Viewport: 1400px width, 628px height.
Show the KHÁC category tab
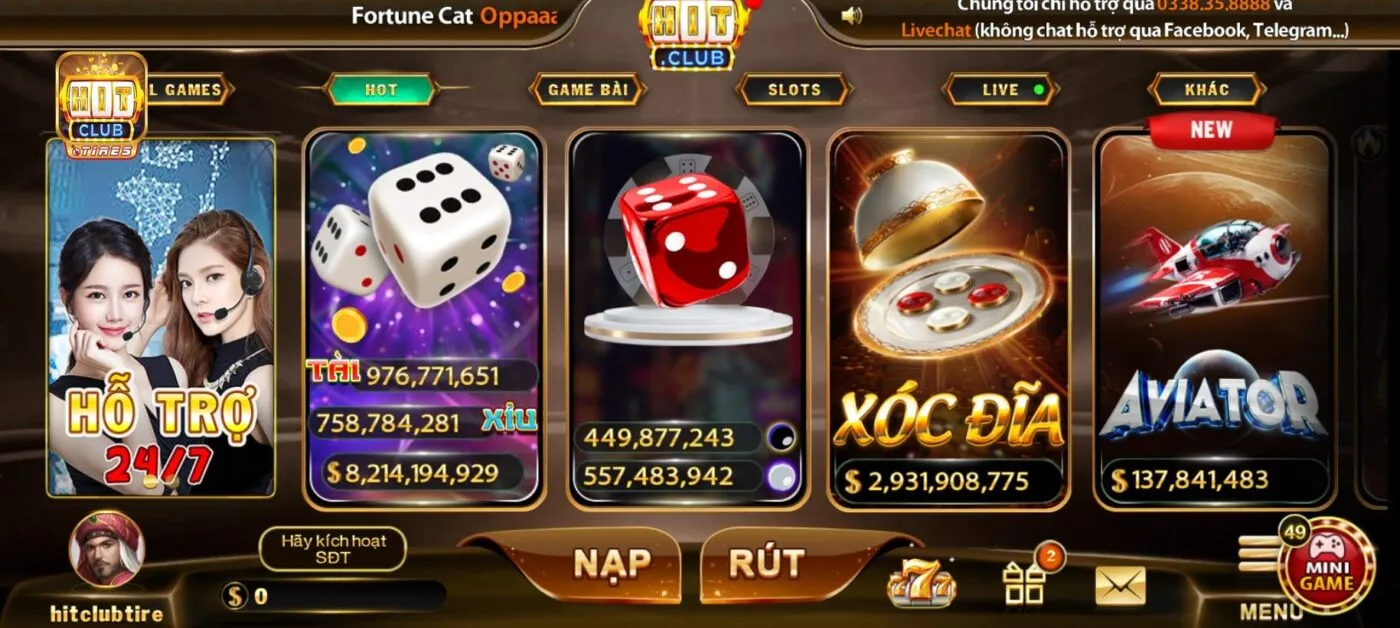[x=1206, y=89]
